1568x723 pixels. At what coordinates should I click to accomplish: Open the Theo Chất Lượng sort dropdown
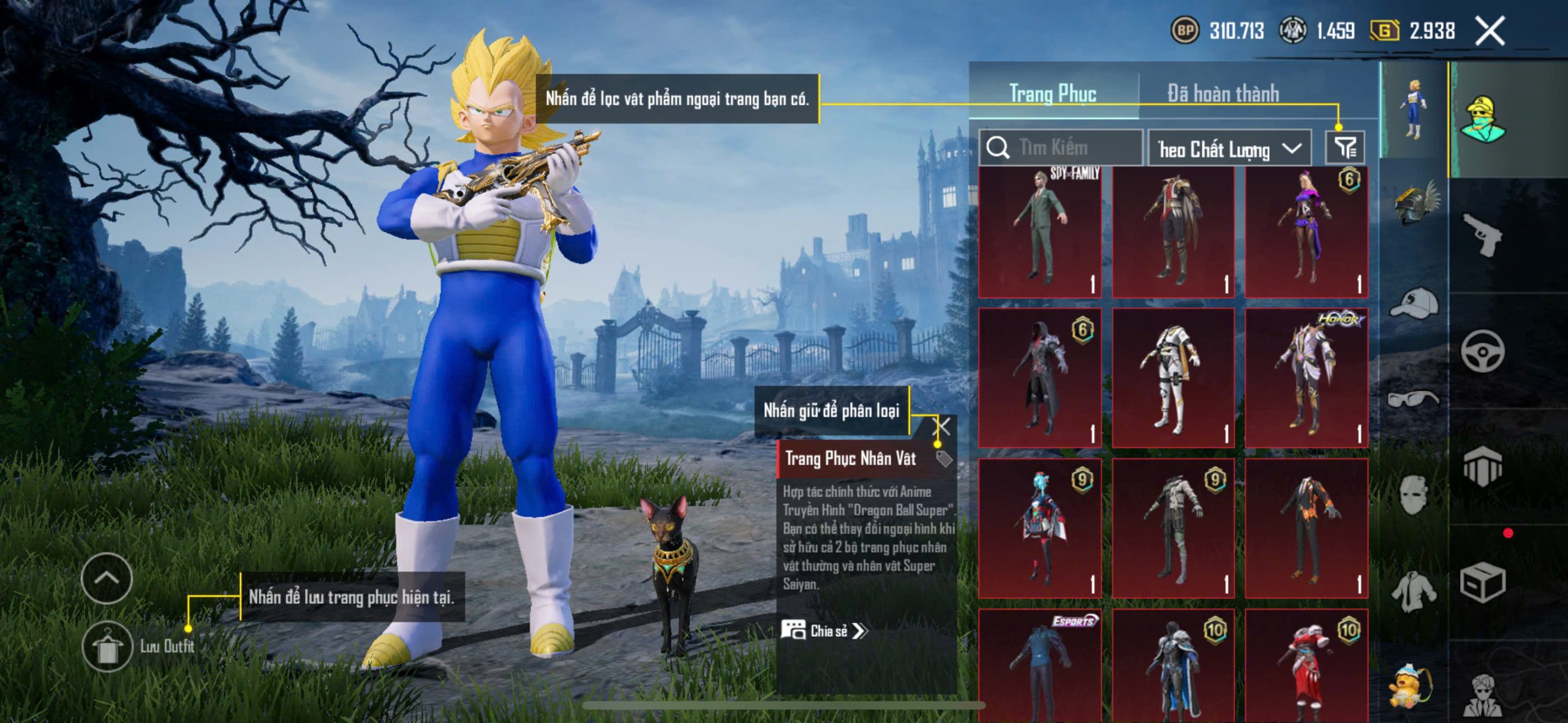click(x=1229, y=149)
